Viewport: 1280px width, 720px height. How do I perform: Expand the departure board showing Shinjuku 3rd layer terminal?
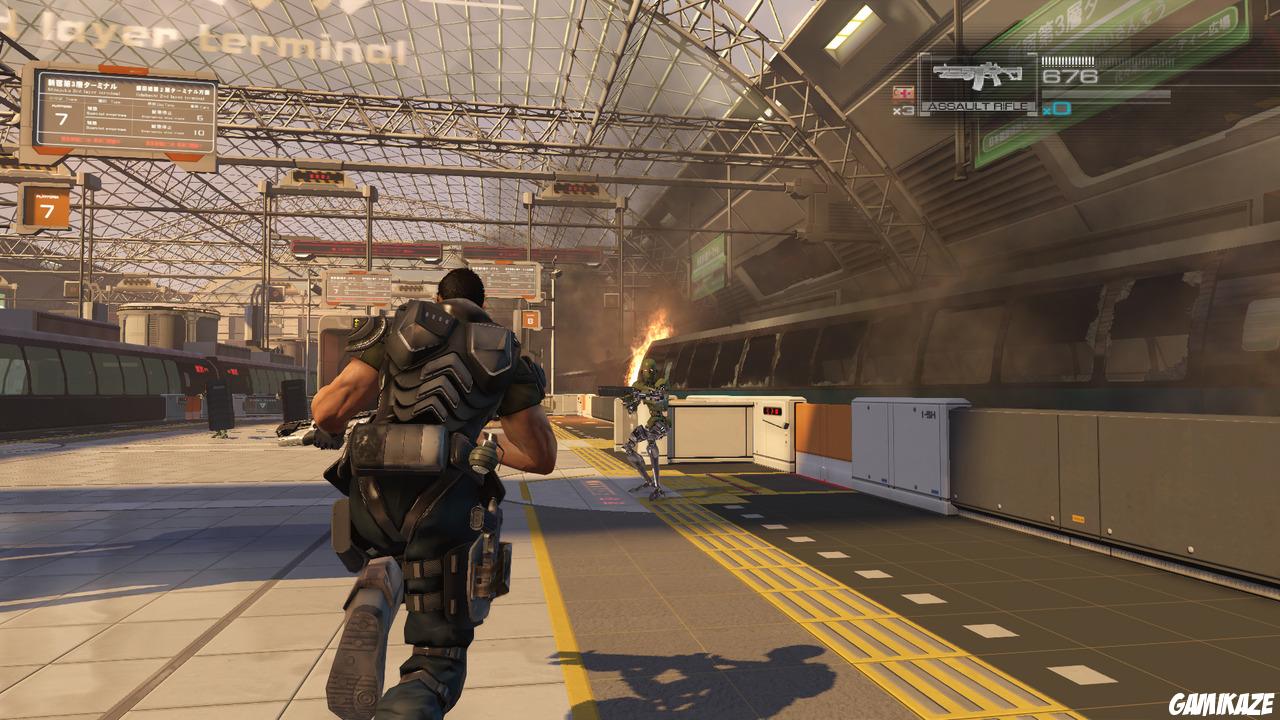click(85, 86)
